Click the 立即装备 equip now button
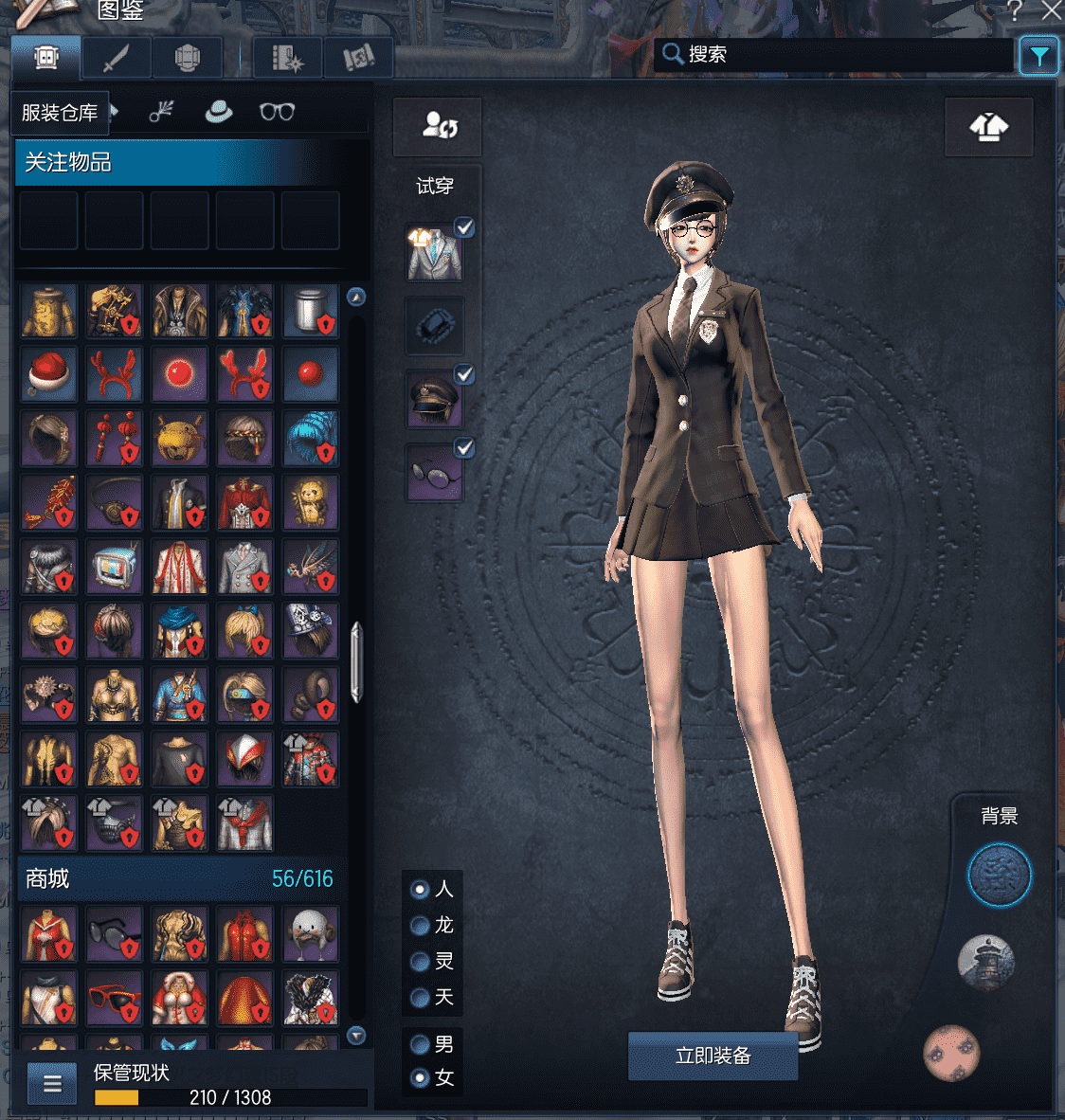 click(x=713, y=1056)
